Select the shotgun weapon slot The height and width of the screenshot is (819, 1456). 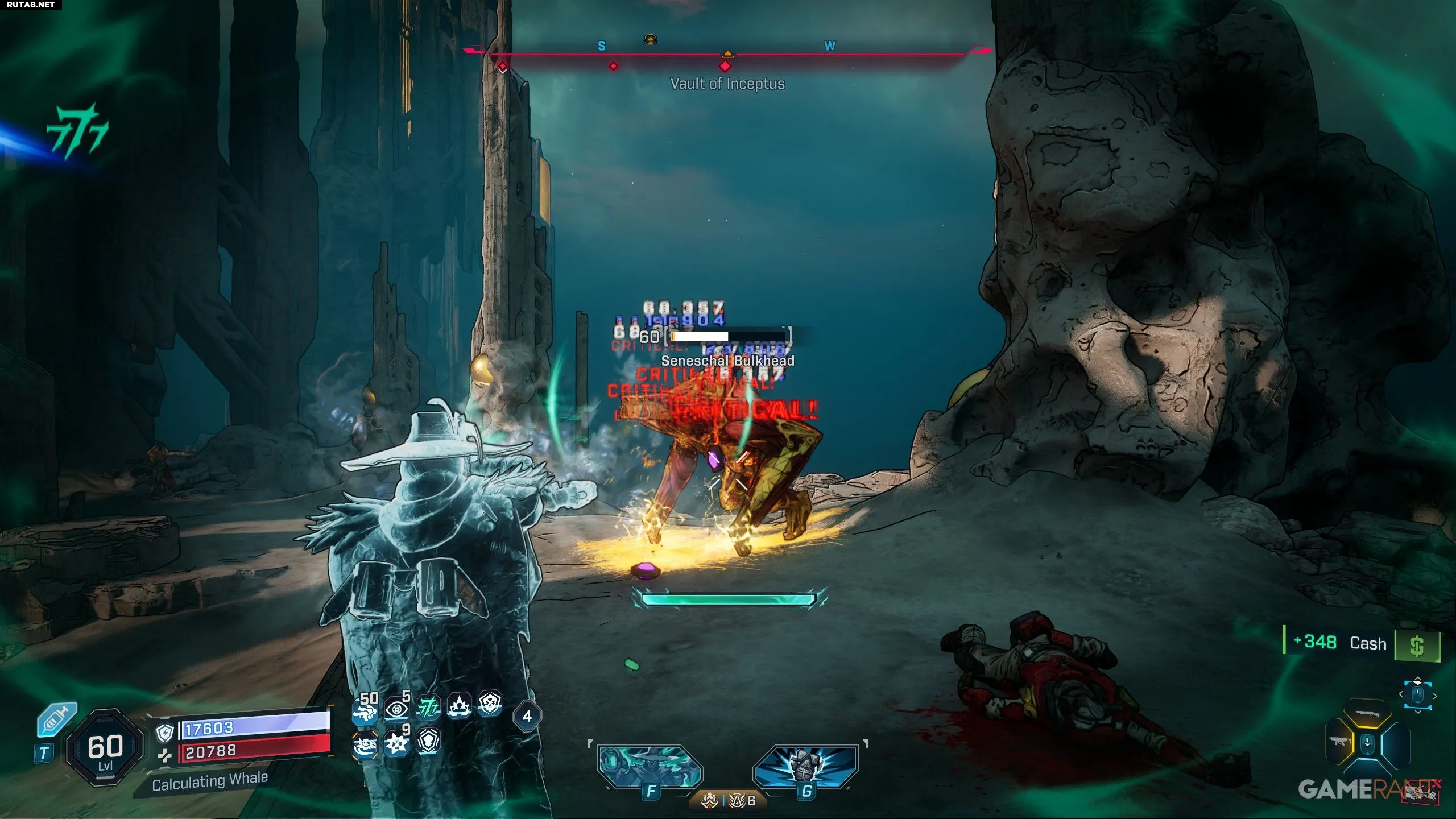click(1367, 714)
